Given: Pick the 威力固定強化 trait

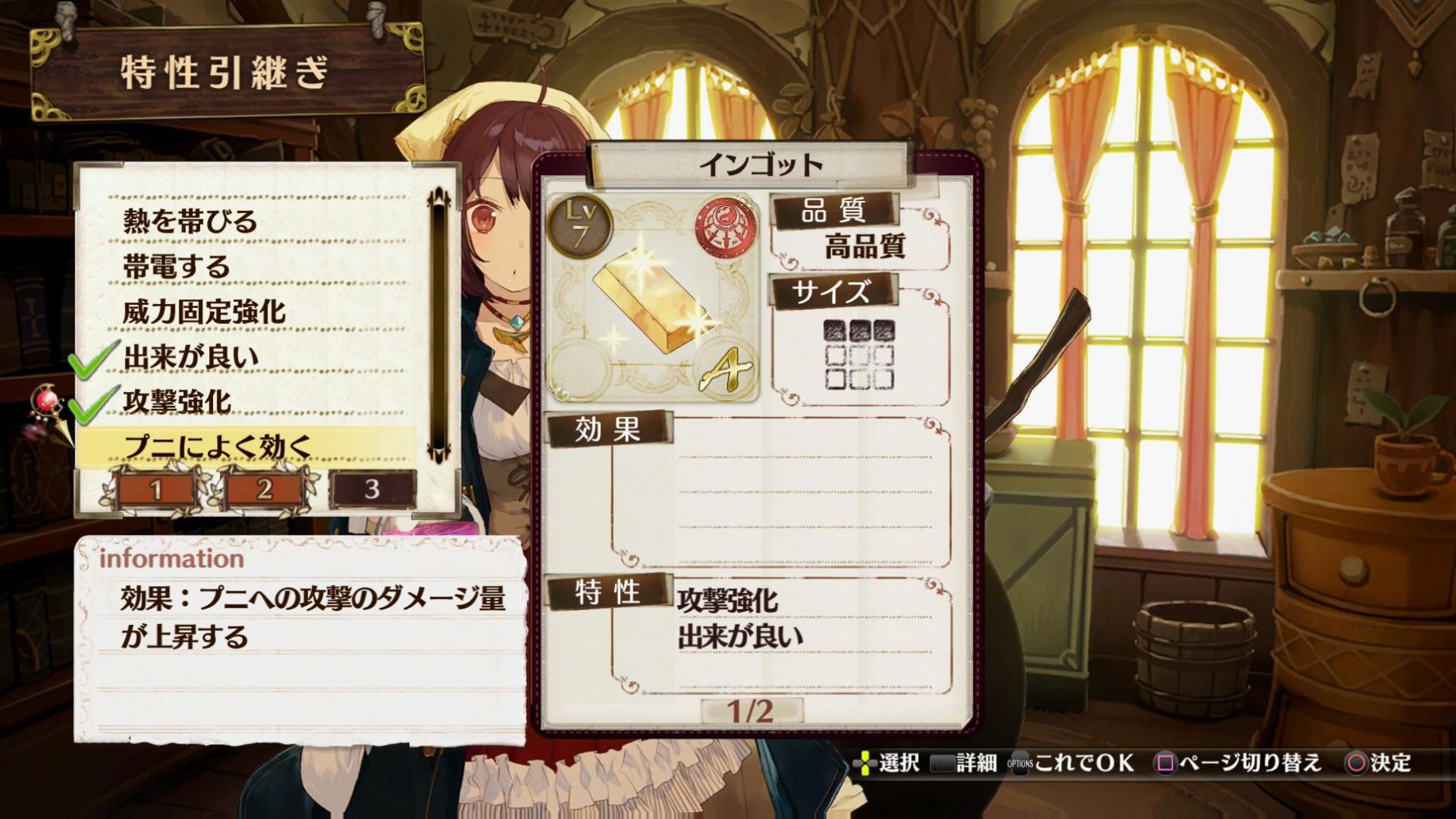Looking at the screenshot, I should click(204, 312).
